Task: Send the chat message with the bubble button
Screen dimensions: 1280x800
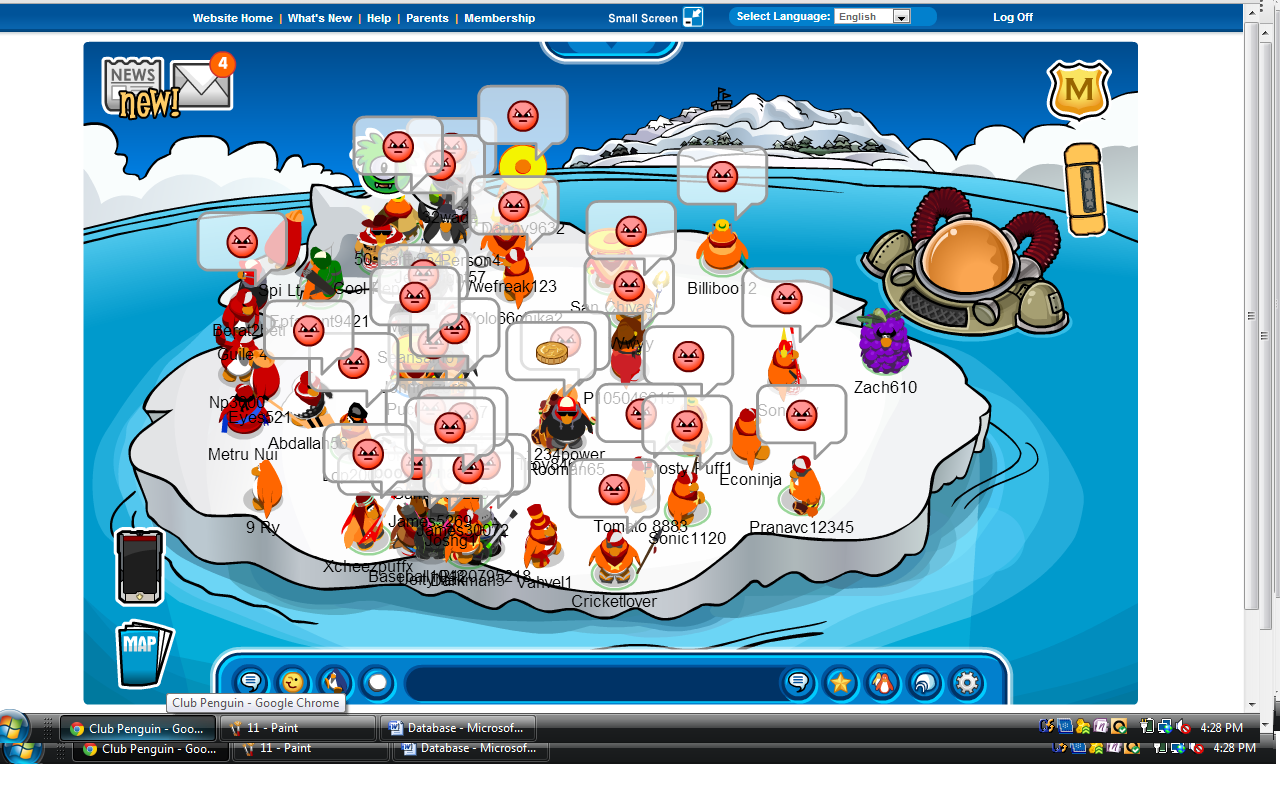Action: pos(798,683)
